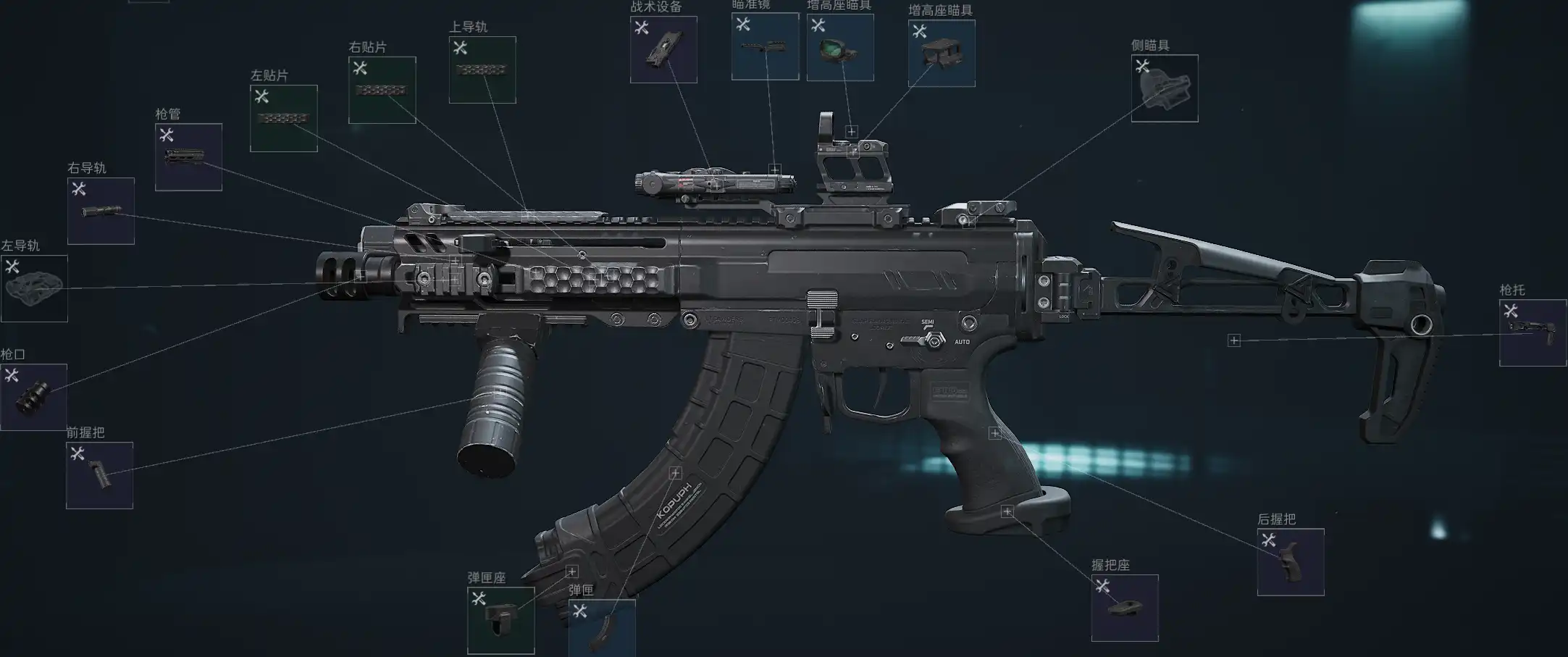
Task: Select the riser mount block slot
Action: 941,53
